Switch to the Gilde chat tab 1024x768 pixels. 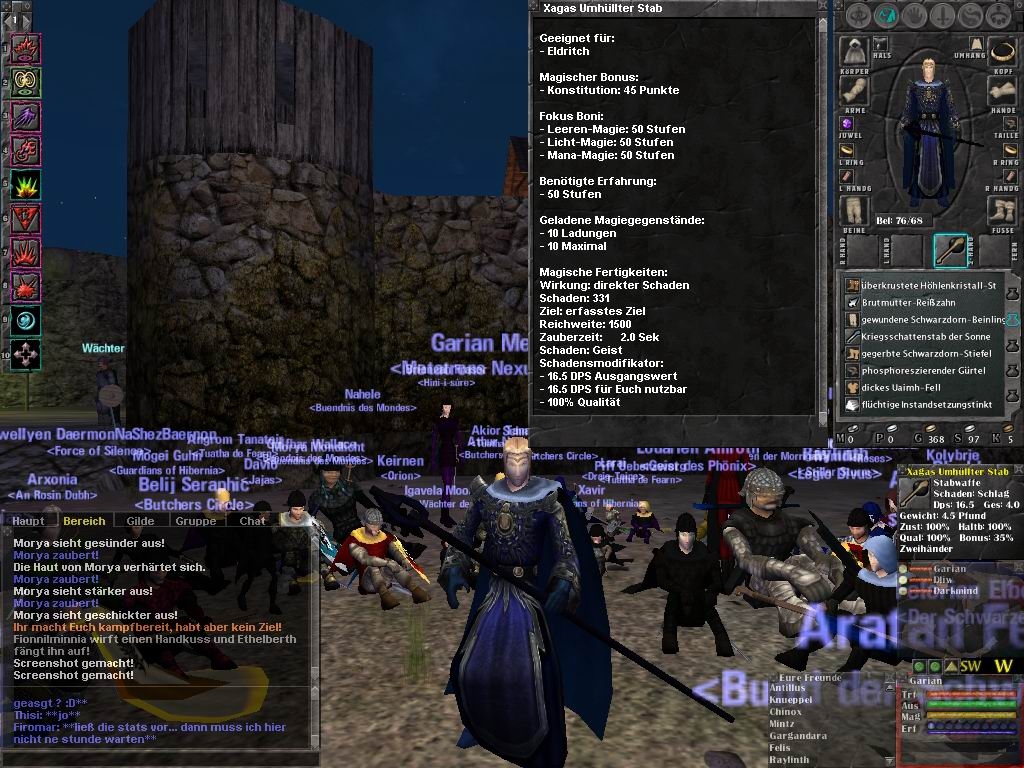click(140, 521)
